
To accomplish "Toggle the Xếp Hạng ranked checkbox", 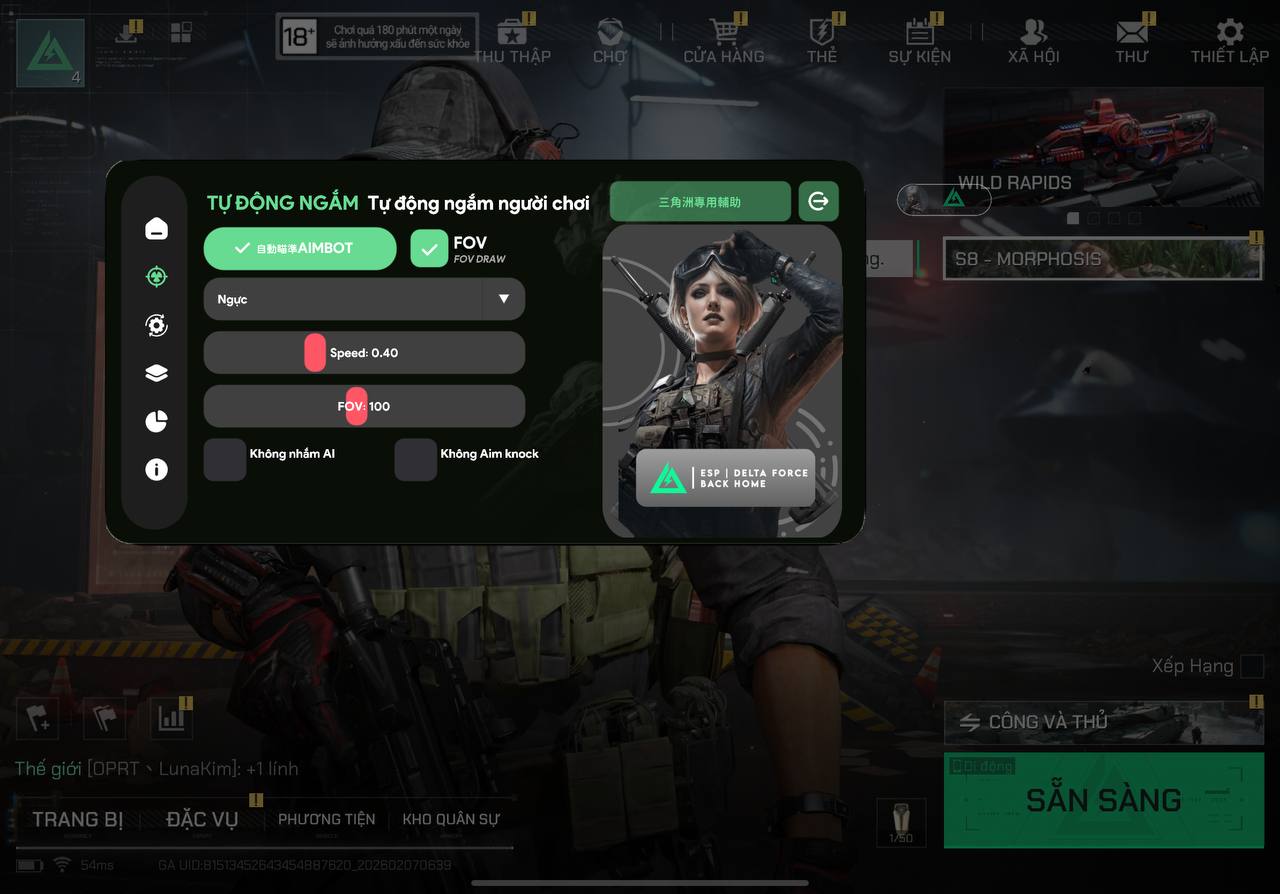I will point(1251,666).
